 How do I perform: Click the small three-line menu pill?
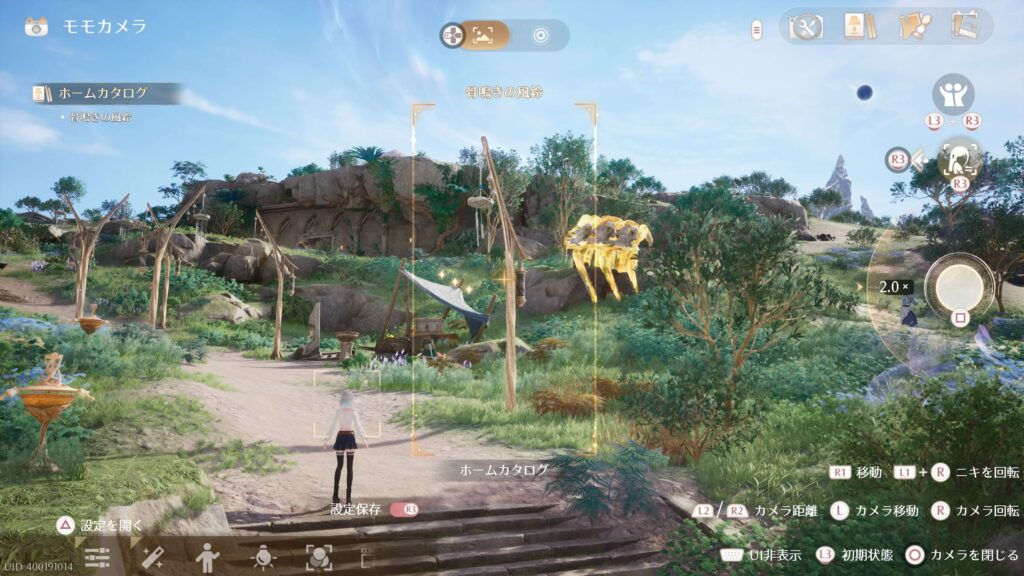click(757, 30)
